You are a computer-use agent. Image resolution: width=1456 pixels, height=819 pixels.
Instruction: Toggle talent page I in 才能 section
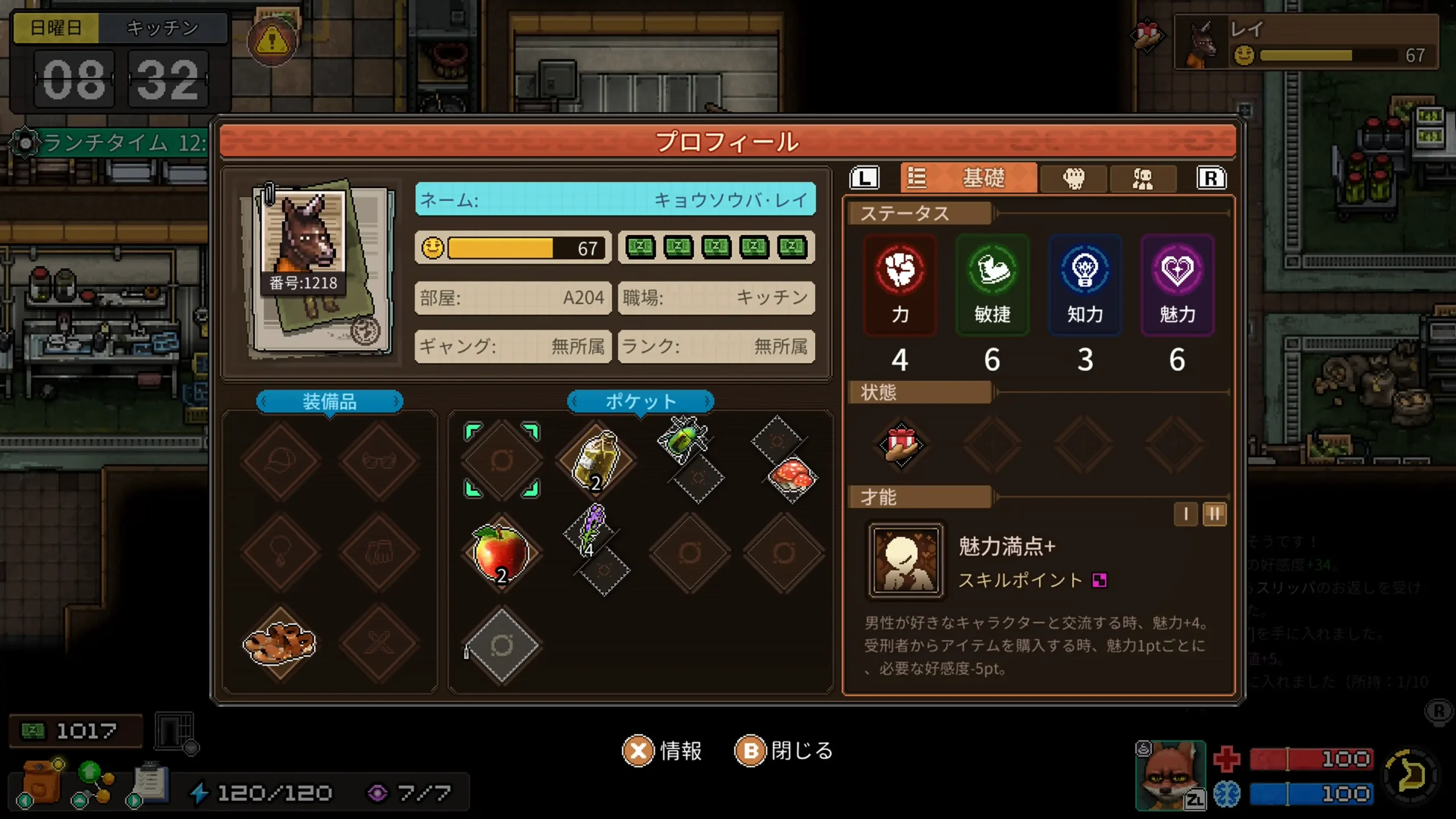pos(1185,515)
